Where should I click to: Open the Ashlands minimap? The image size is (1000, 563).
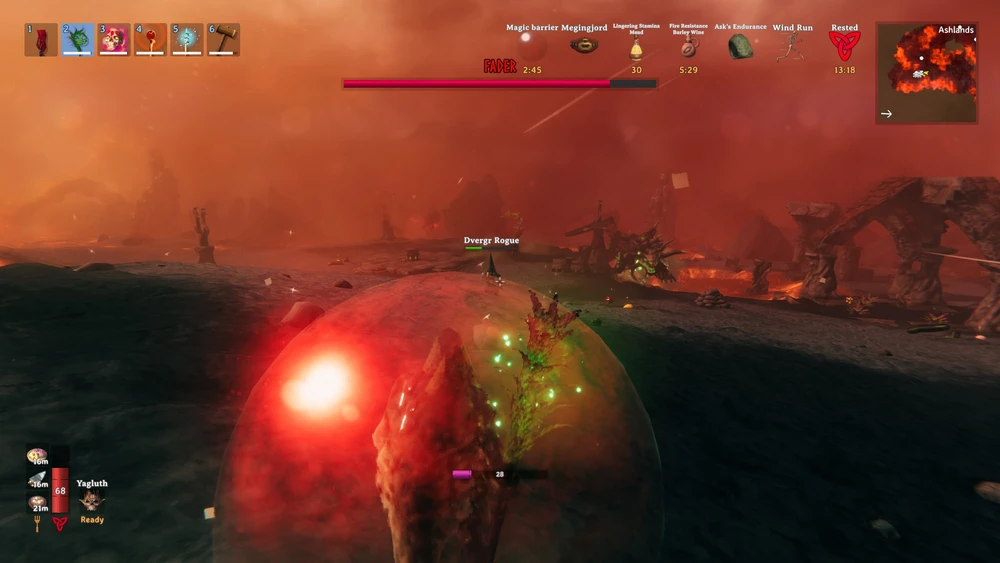(927, 73)
